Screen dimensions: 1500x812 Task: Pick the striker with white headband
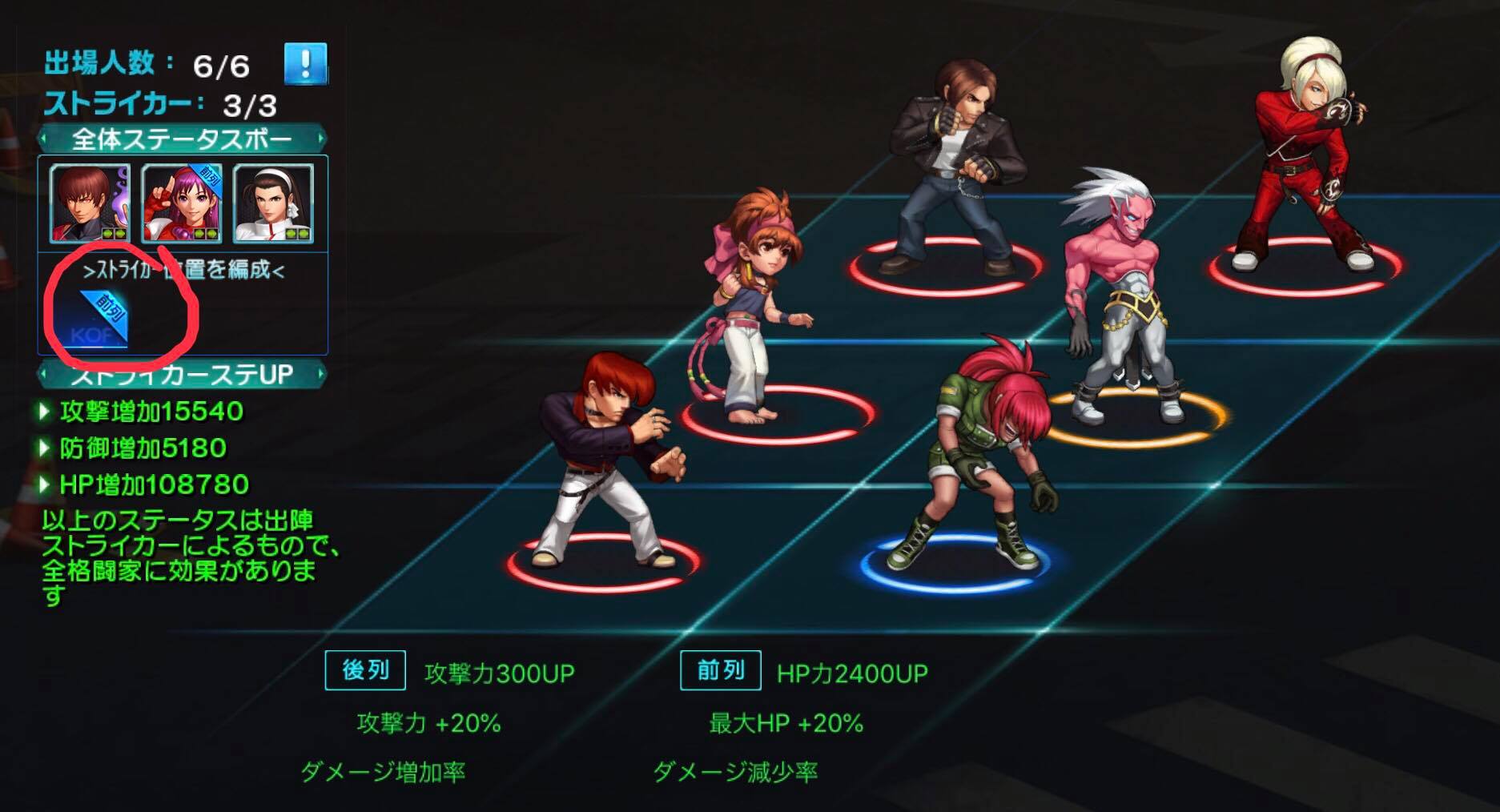[273, 203]
